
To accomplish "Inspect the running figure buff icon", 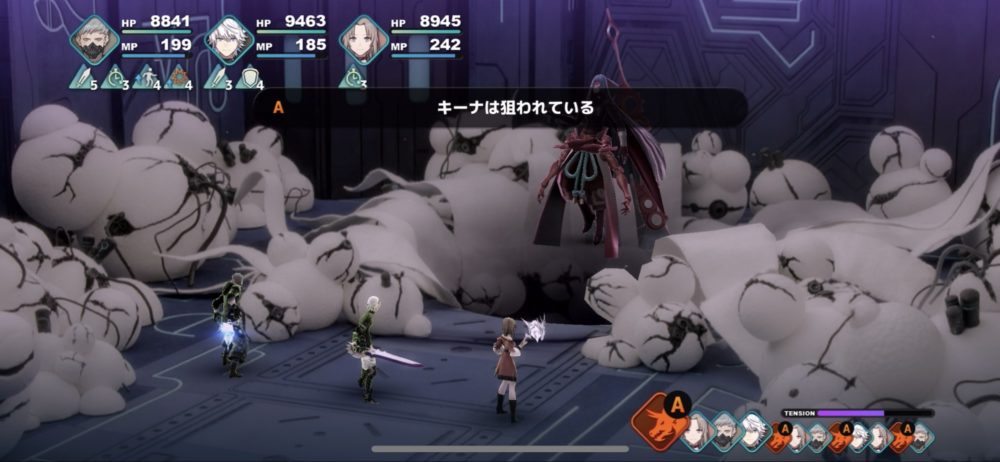I will [x=148, y=76].
